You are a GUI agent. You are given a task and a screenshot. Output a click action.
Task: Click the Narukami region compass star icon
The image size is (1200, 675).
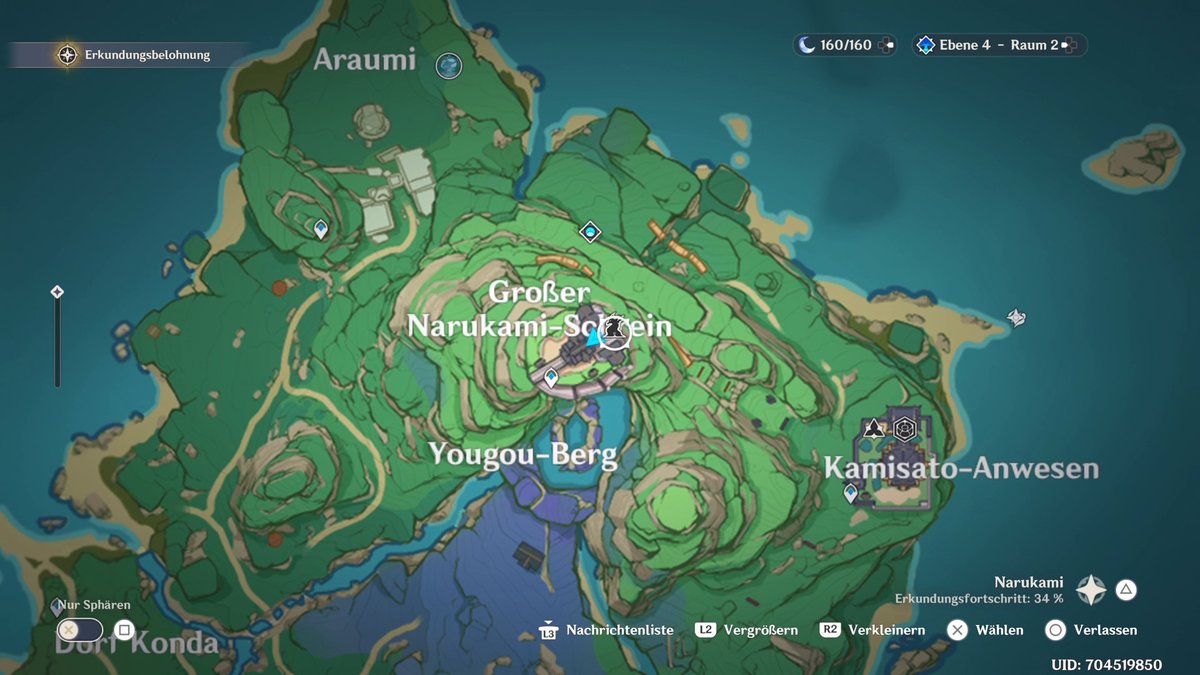pos(1091,590)
